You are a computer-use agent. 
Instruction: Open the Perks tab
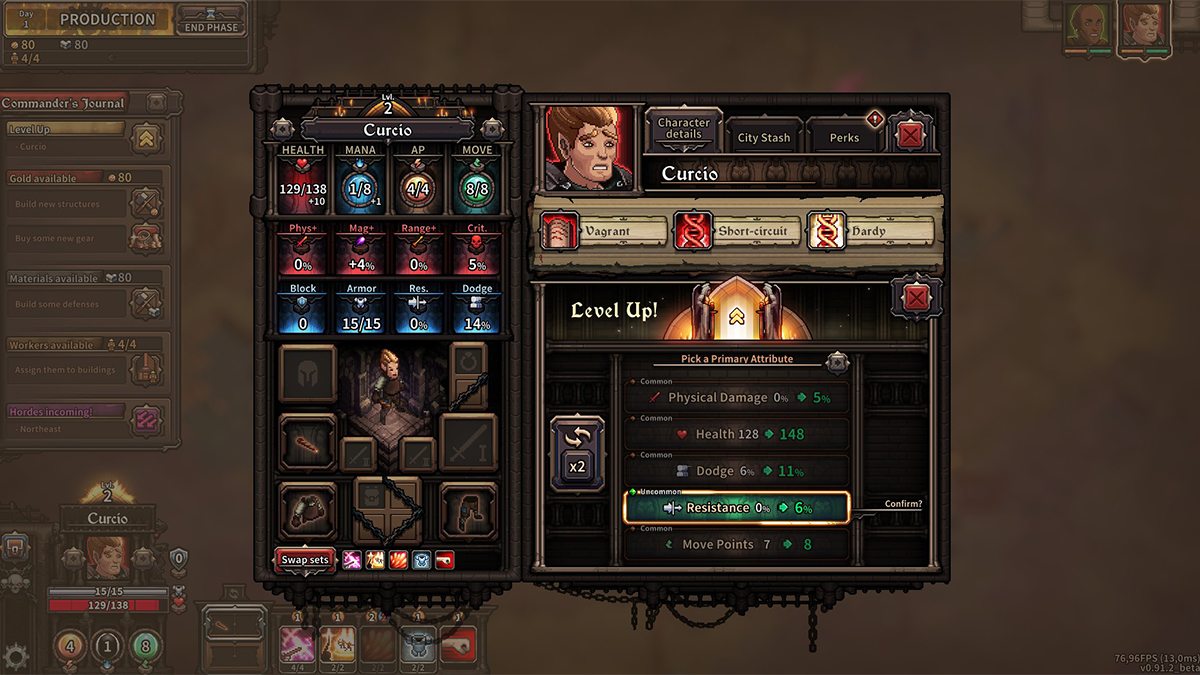tap(844, 138)
